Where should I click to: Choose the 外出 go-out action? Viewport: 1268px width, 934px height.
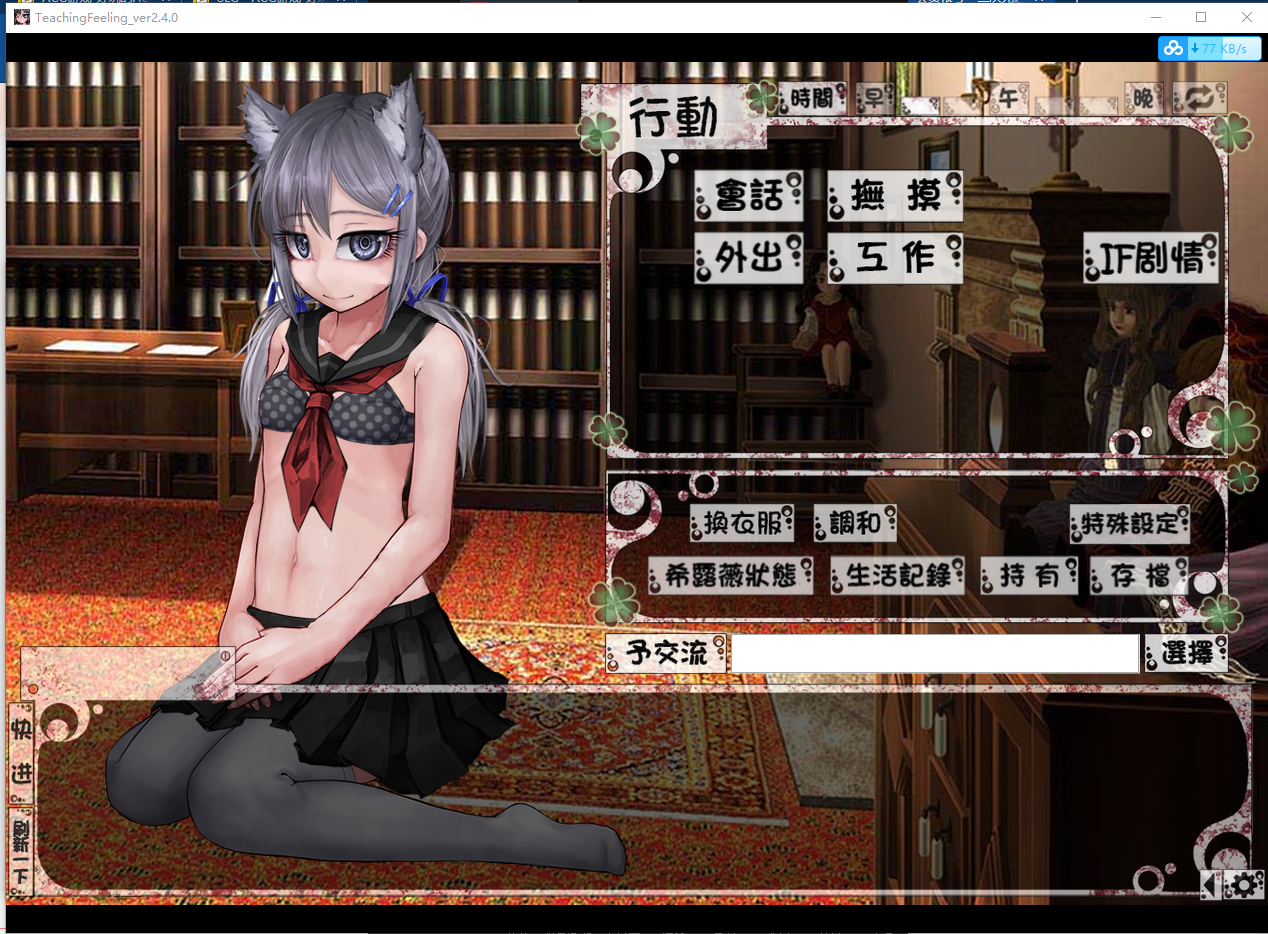tap(749, 259)
